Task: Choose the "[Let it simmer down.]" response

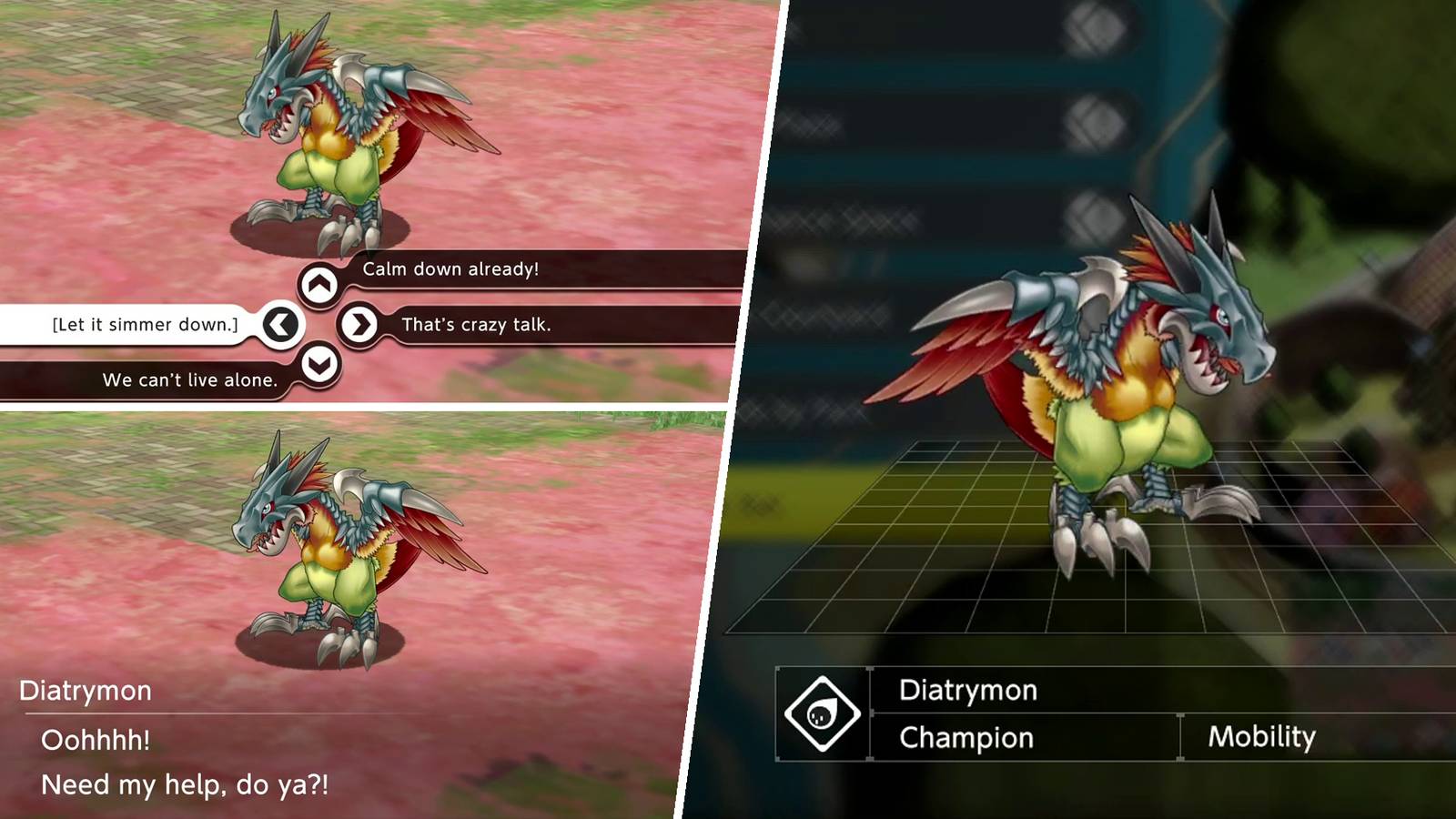Action: click(x=144, y=324)
